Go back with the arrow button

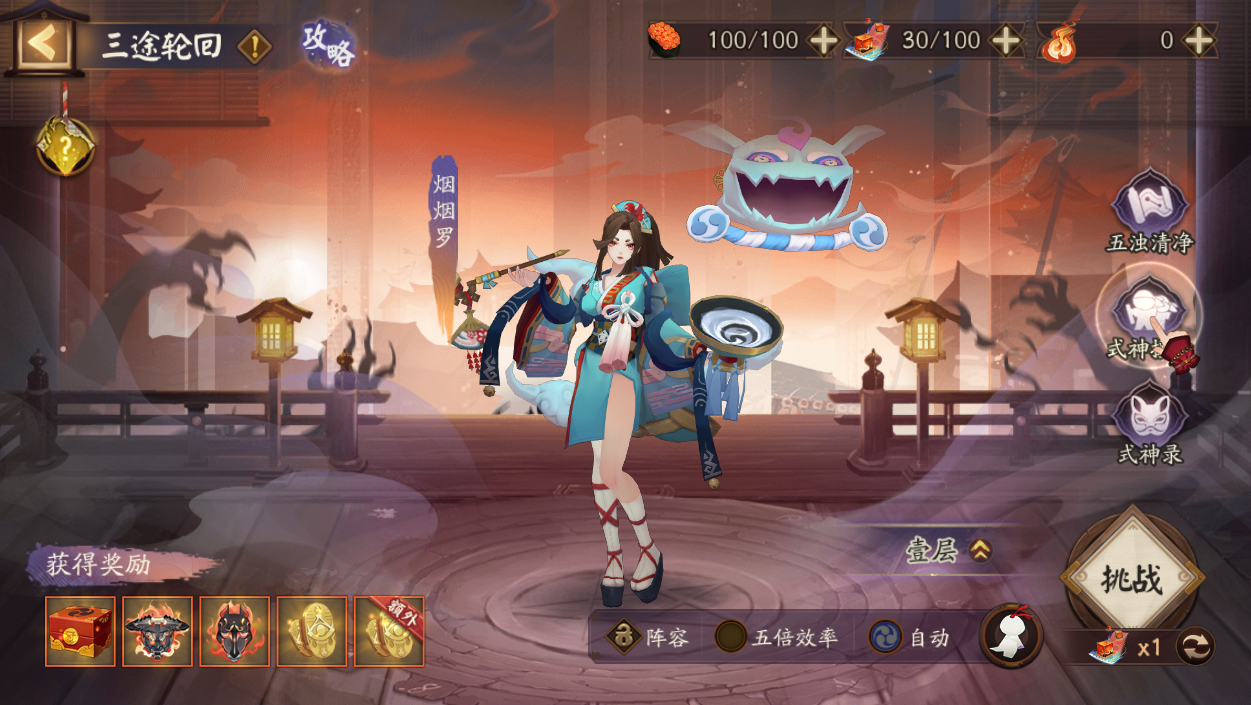point(43,42)
